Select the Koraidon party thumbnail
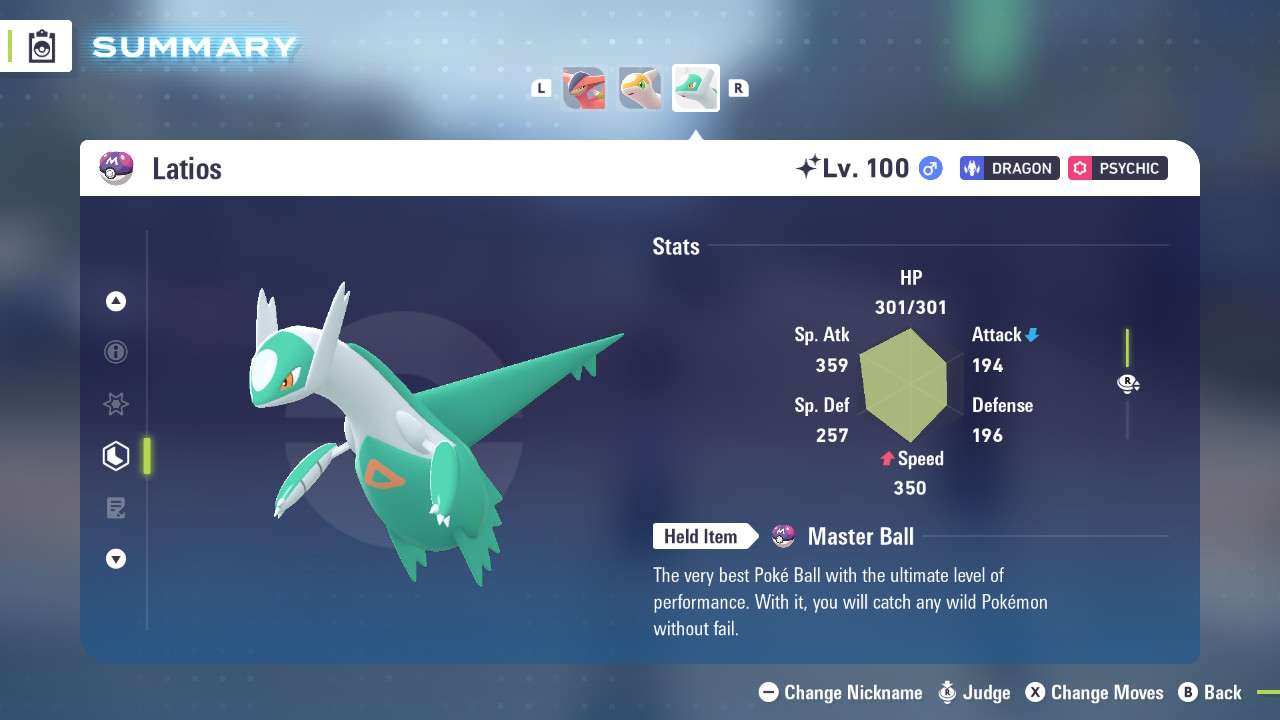This screenshot has height=720, width=1280. point(584,88)
